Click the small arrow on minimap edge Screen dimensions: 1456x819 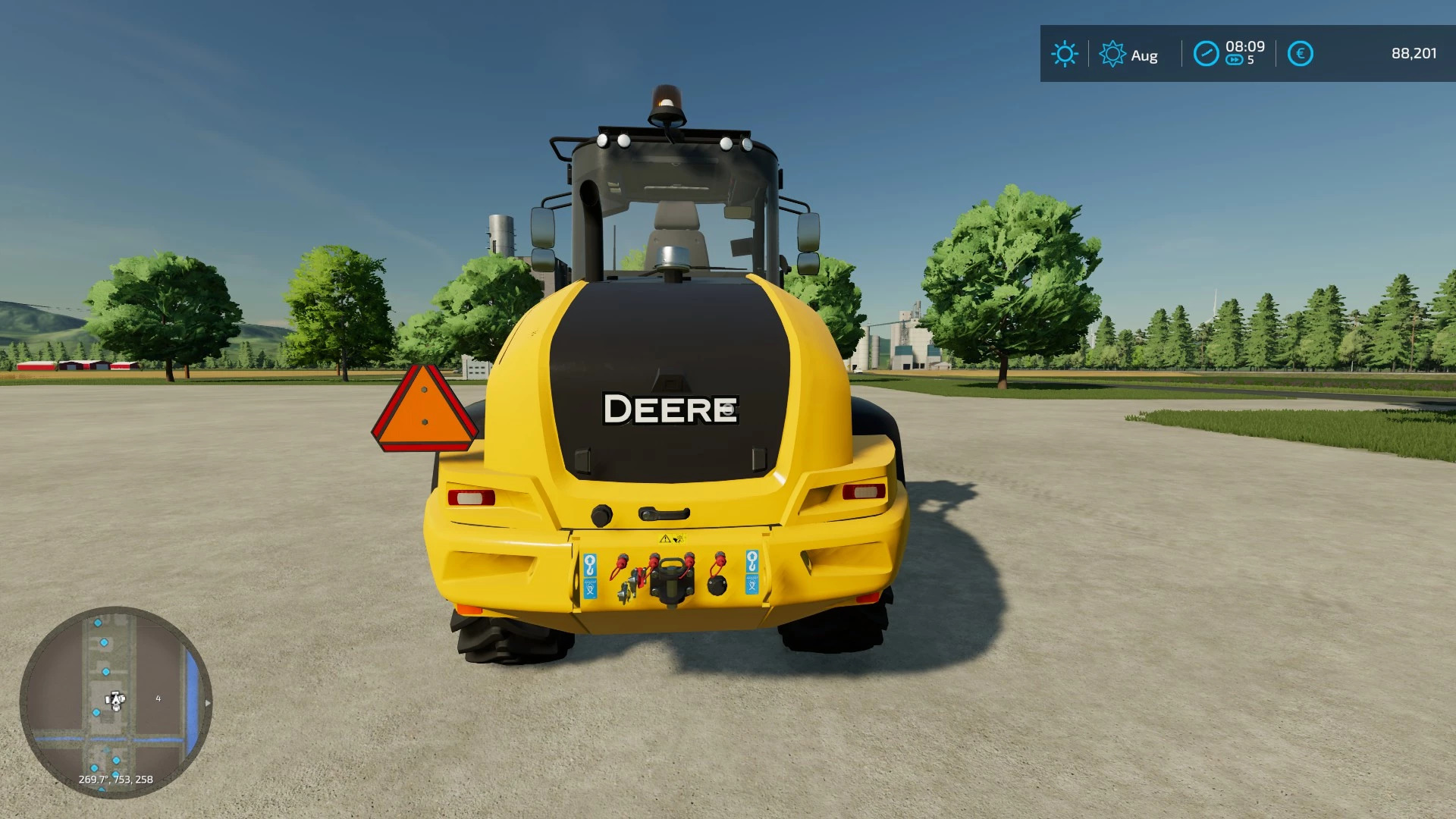tap(208, 703)
